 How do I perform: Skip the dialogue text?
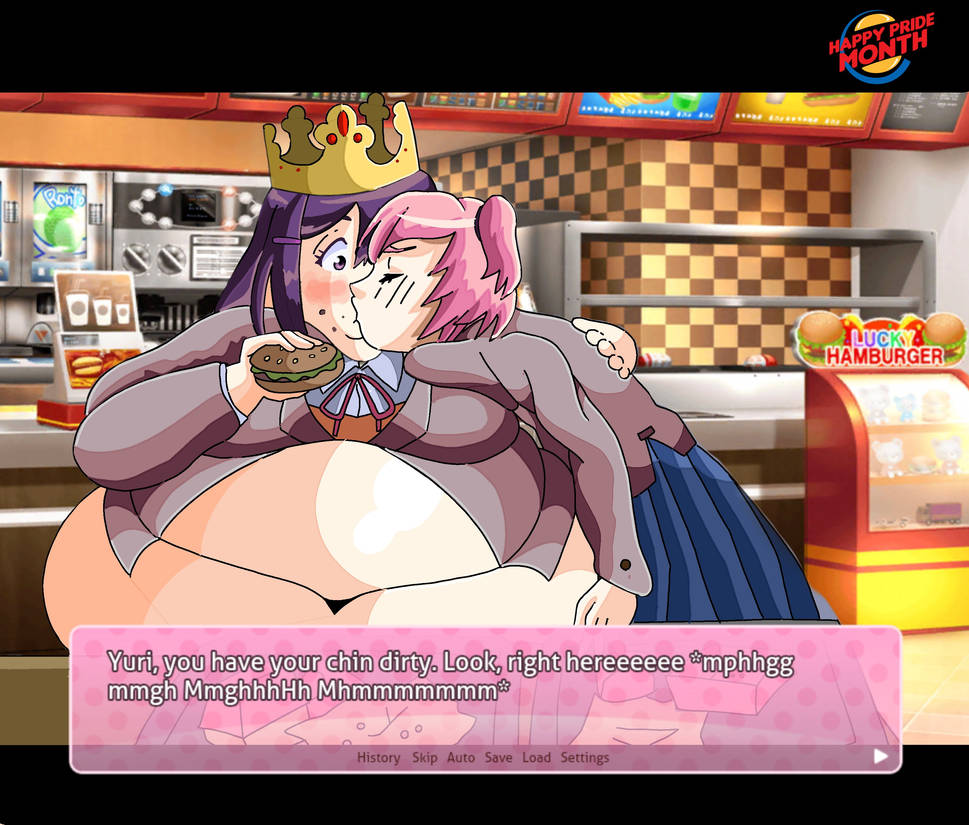(425, 758)
